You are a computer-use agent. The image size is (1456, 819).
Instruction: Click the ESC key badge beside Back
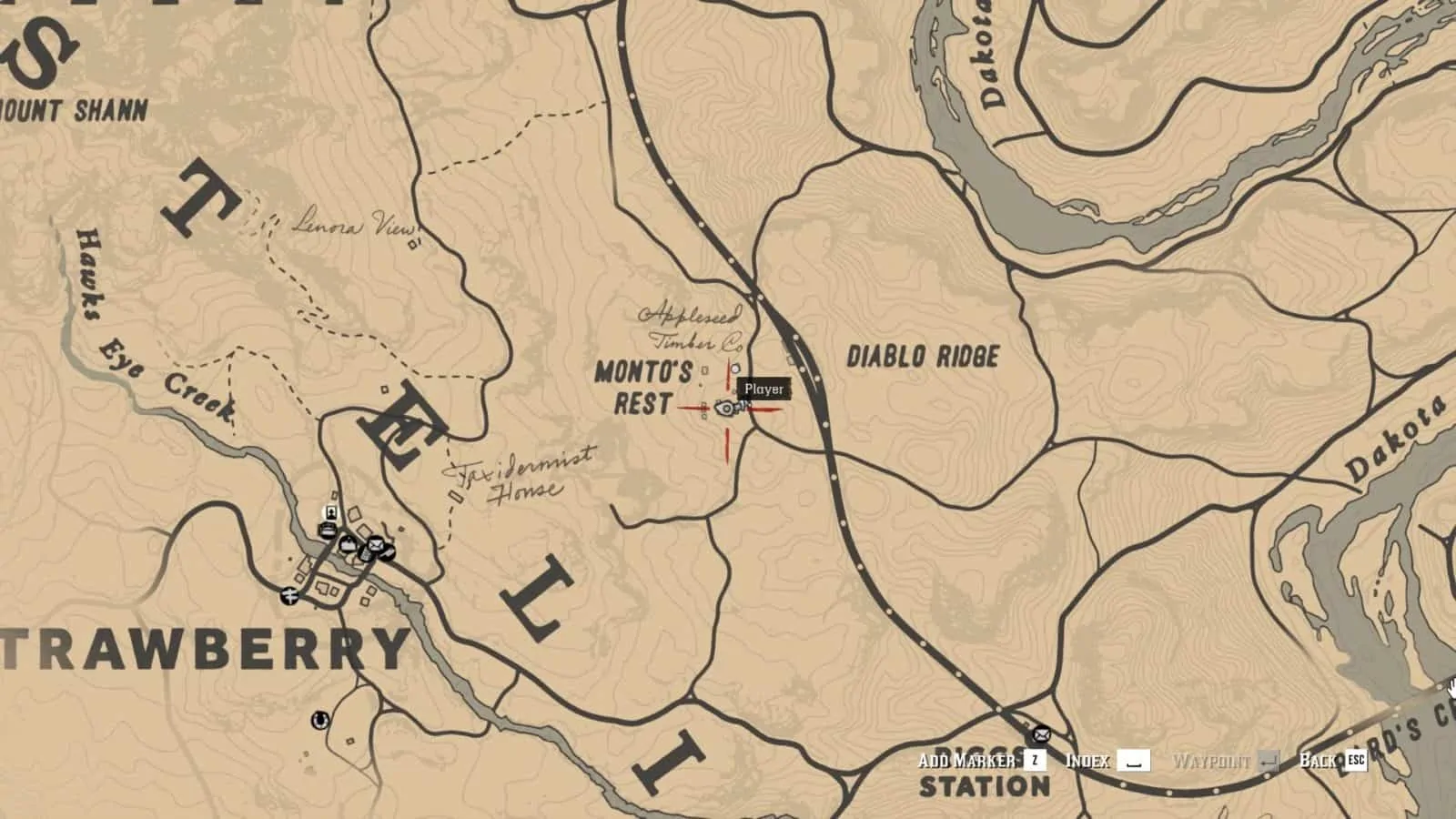[1357, 760]
